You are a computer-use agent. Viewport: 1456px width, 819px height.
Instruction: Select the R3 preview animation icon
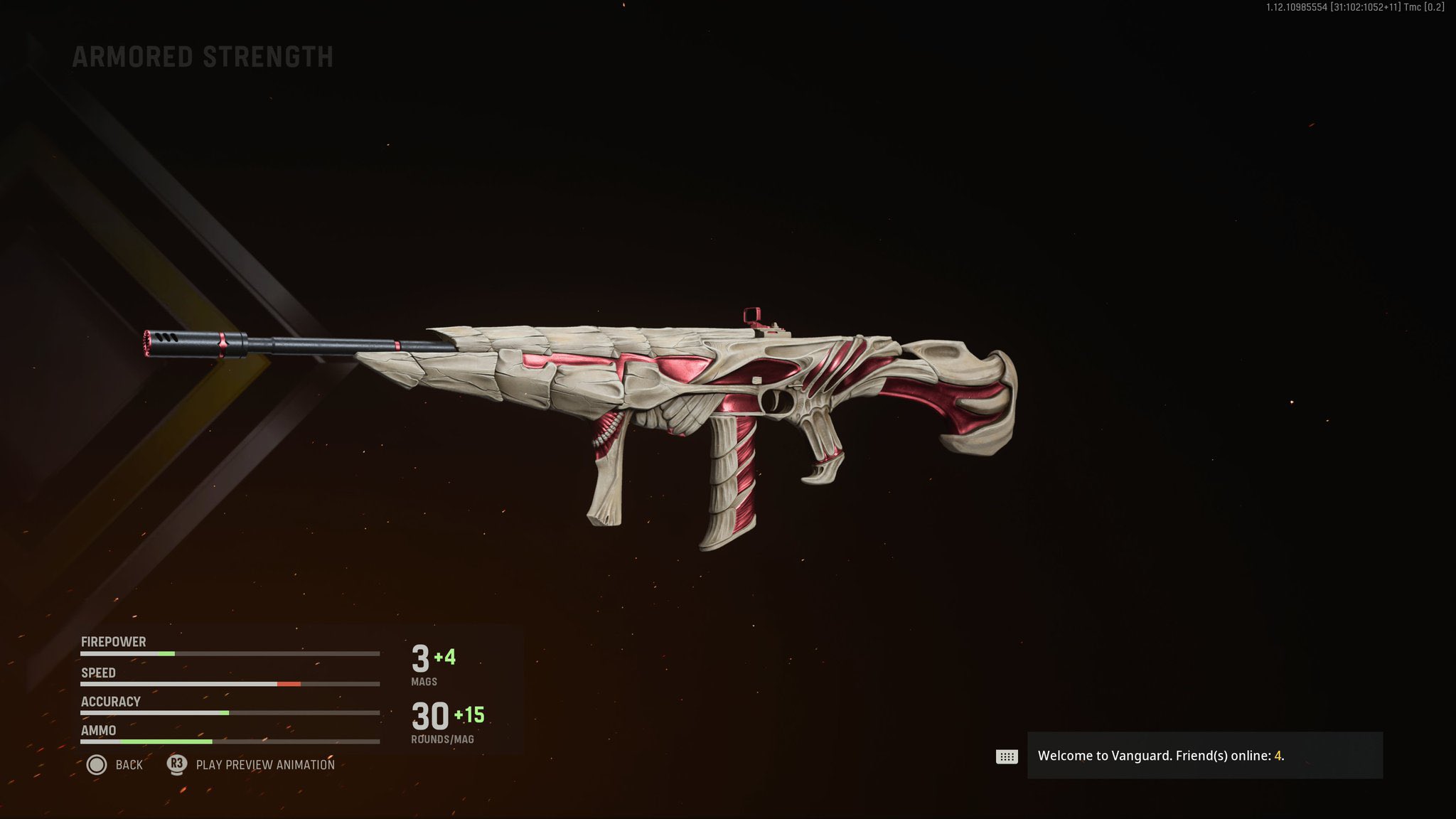coord(176,765)
